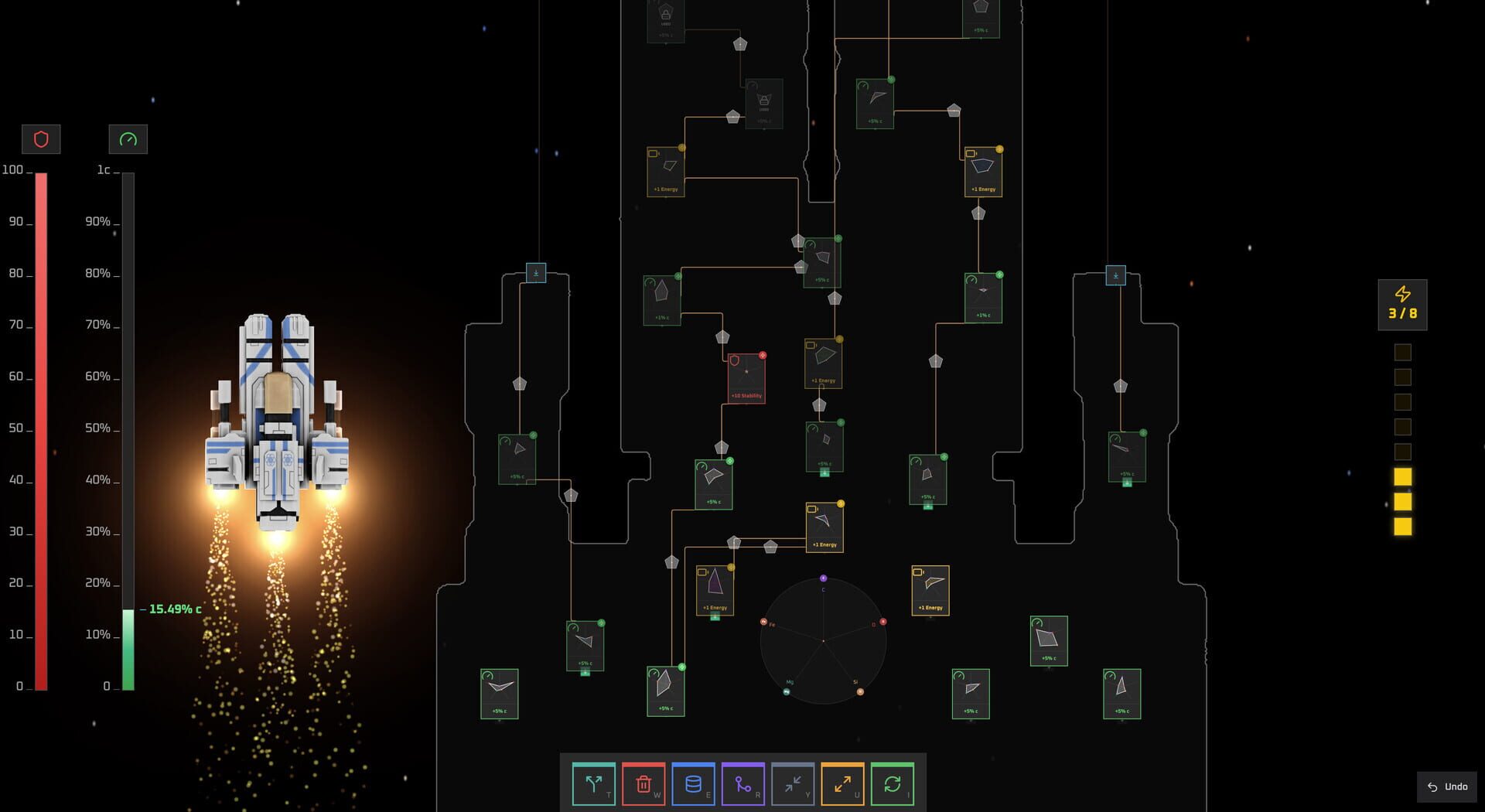Click the purple C node on the element wheel
This screenshot has height=812, width=1485.
point(823,578)
